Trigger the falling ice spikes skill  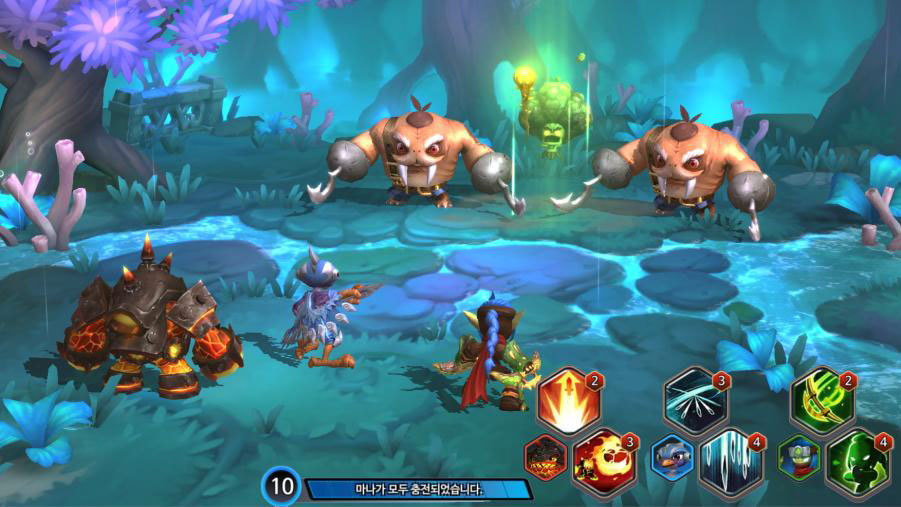731,461
